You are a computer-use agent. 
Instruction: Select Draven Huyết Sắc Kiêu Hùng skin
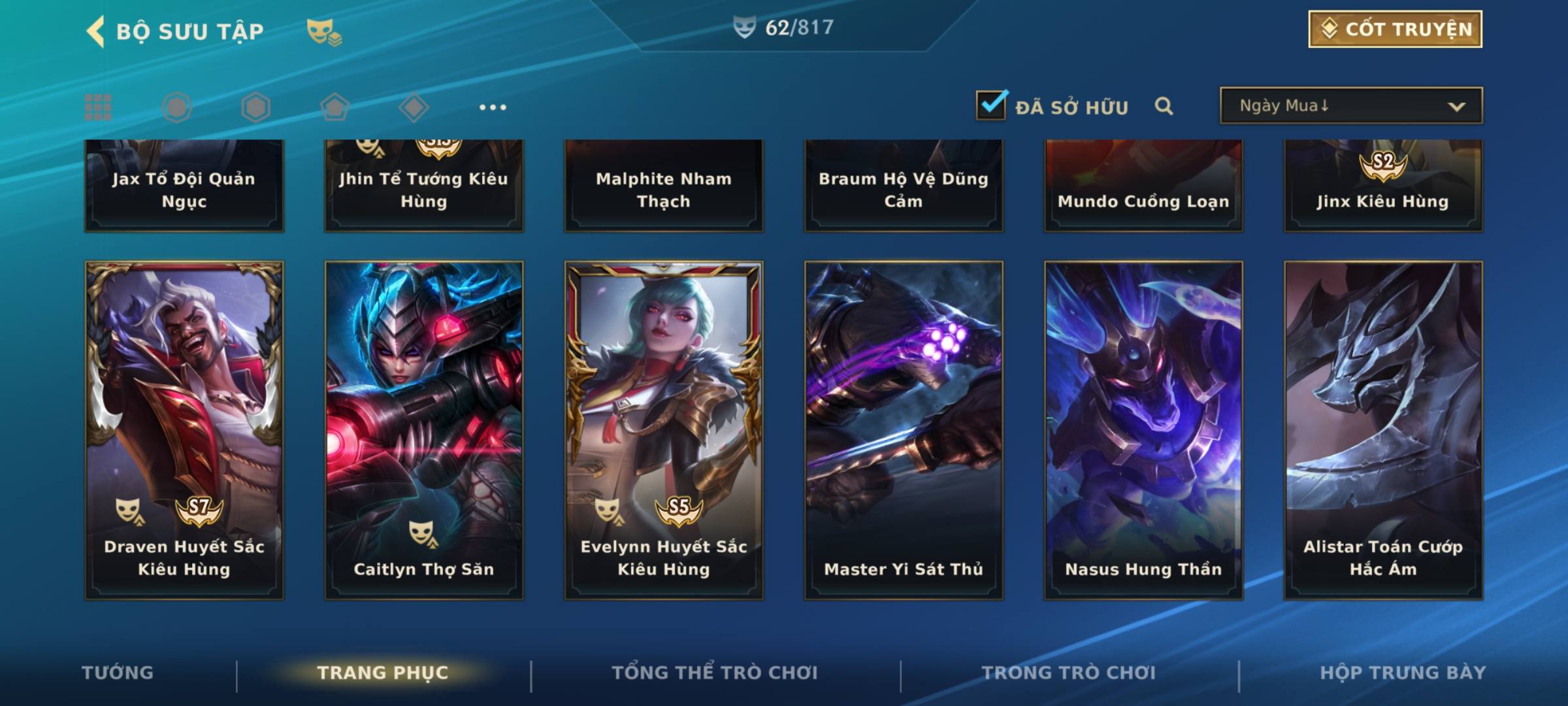tap(184, 430)
